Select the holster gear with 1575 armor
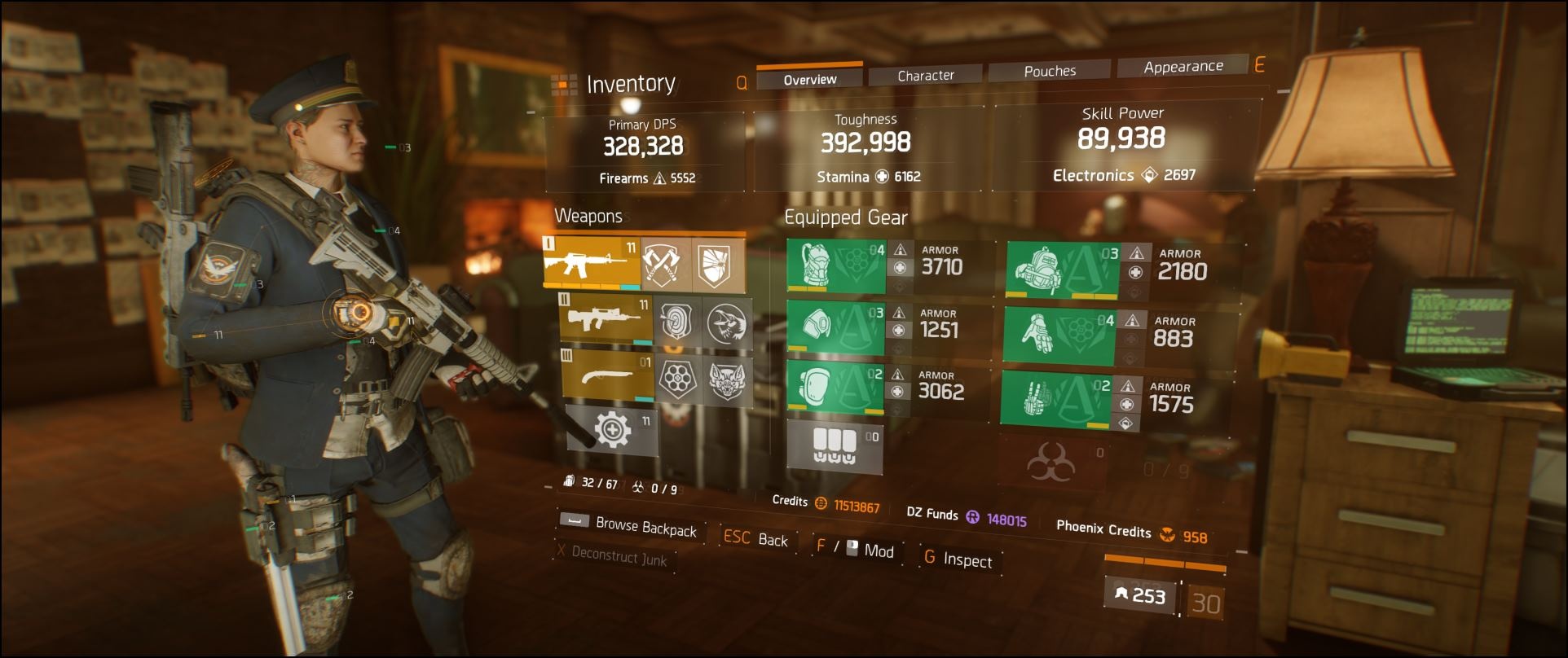The height and width of the screenshot is (658, 1568). click(x=1055, y=399)
